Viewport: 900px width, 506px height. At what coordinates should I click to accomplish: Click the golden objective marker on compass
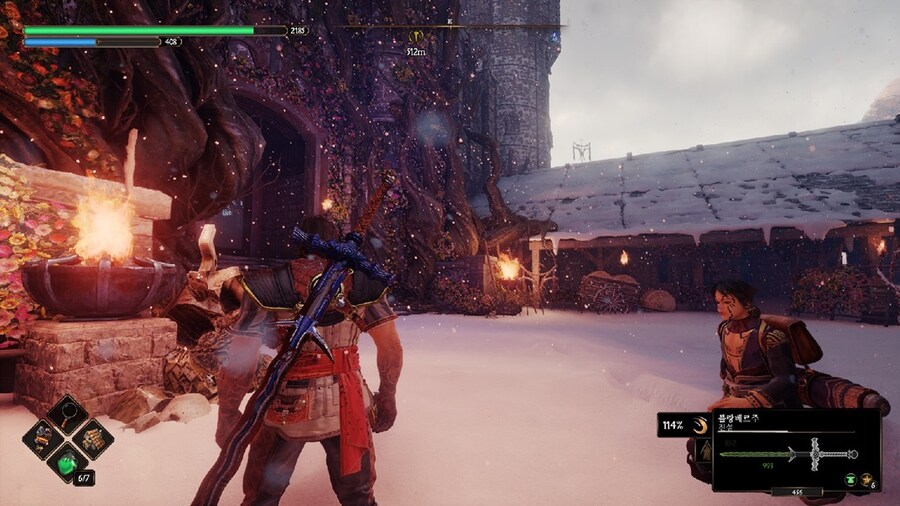(x=415, y=36)
